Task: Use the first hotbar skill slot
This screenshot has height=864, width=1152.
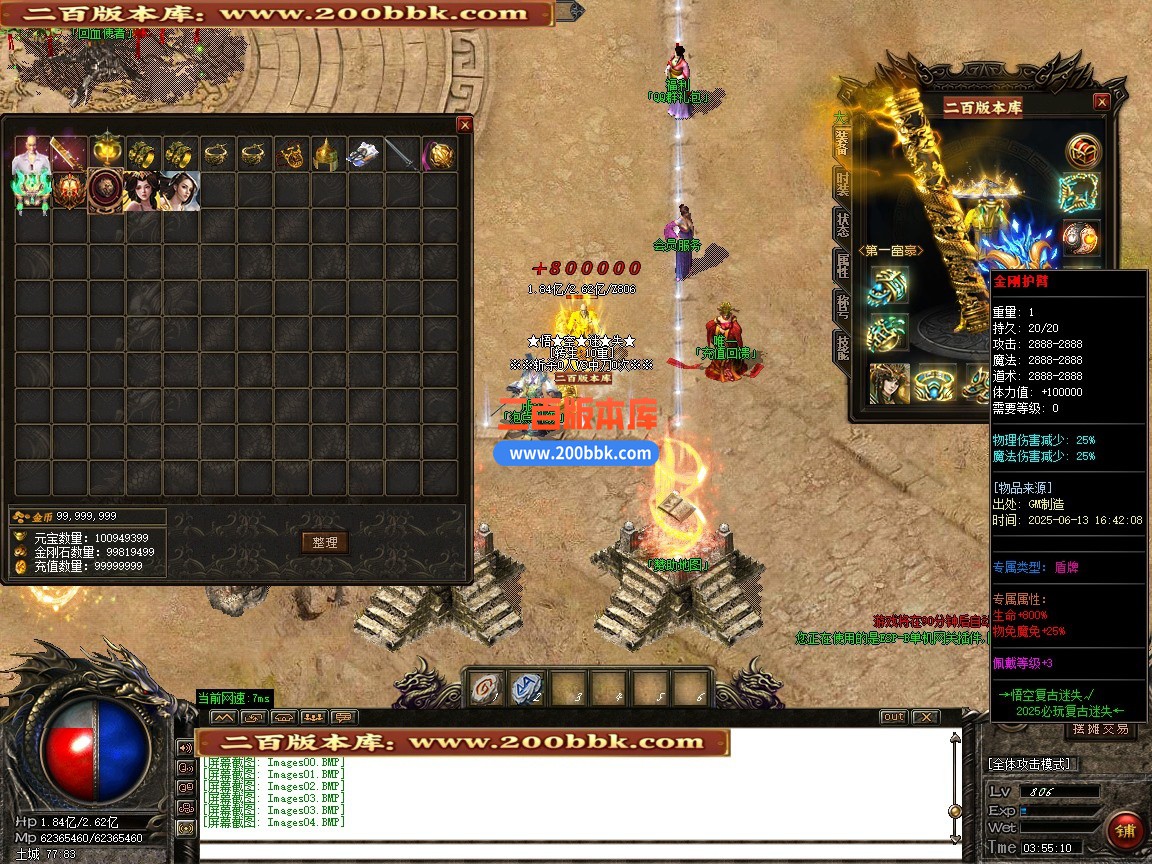Action: 487,688
